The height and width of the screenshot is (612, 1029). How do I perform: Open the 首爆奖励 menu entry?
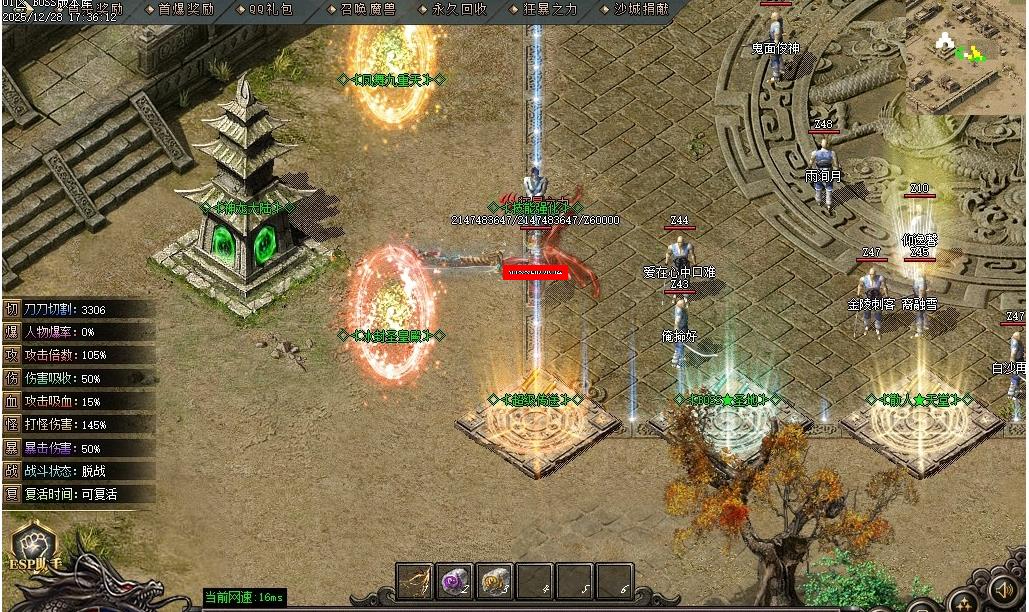[x=186, y=9]
